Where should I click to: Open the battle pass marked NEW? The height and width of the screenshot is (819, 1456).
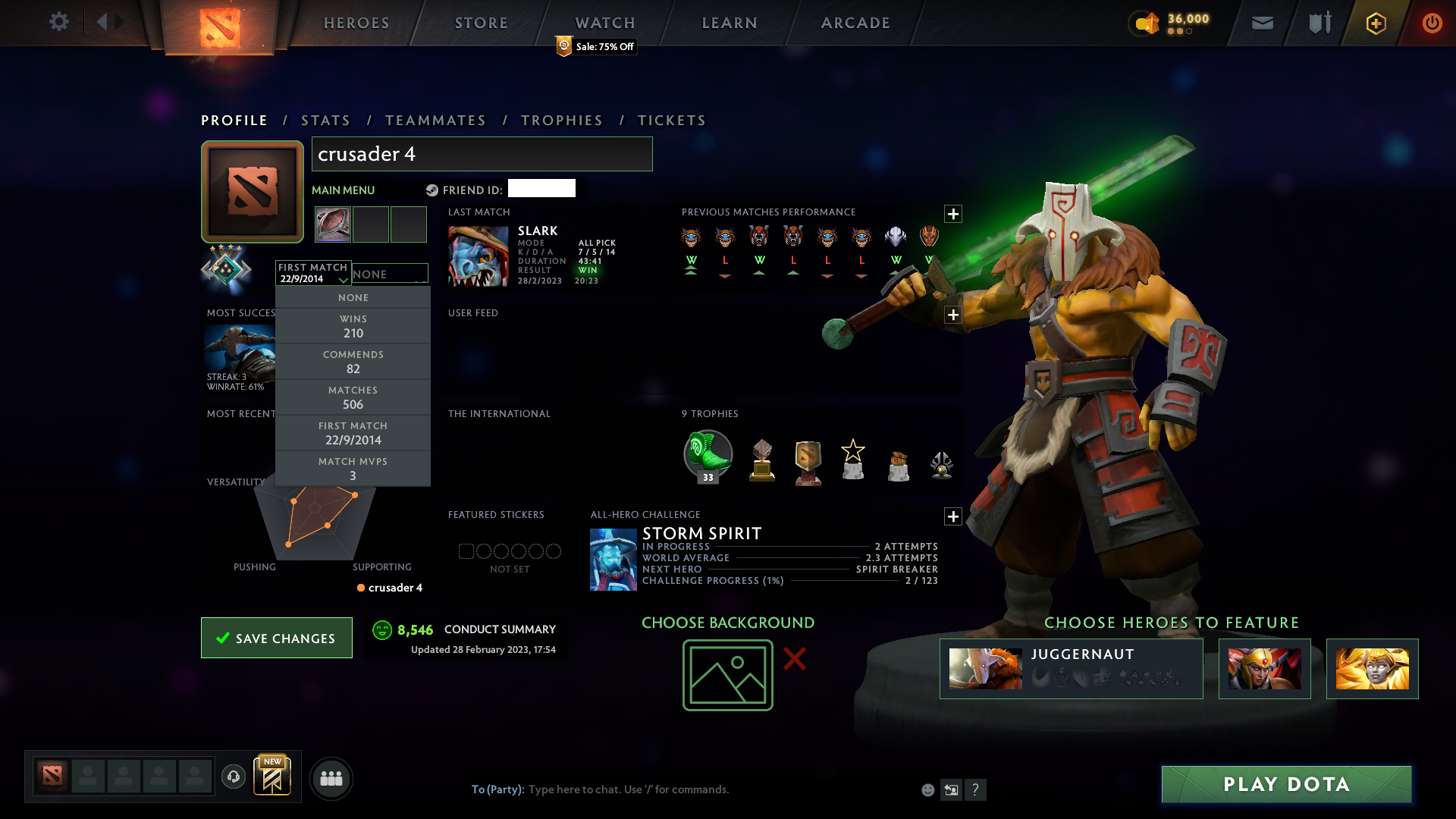(273, 777)
